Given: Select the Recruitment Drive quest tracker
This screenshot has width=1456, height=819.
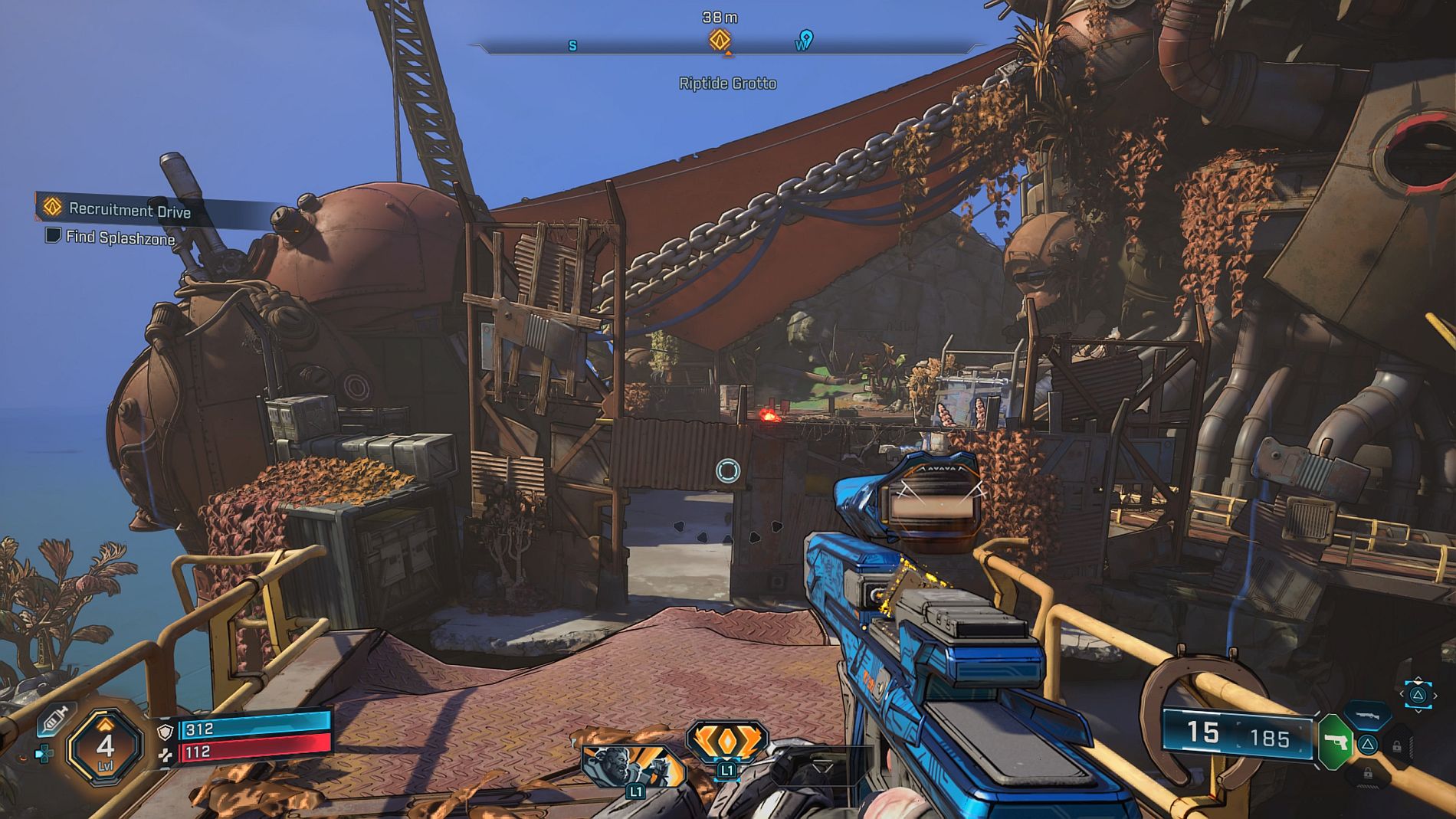Looking at the screenshot, I should 129,209.
